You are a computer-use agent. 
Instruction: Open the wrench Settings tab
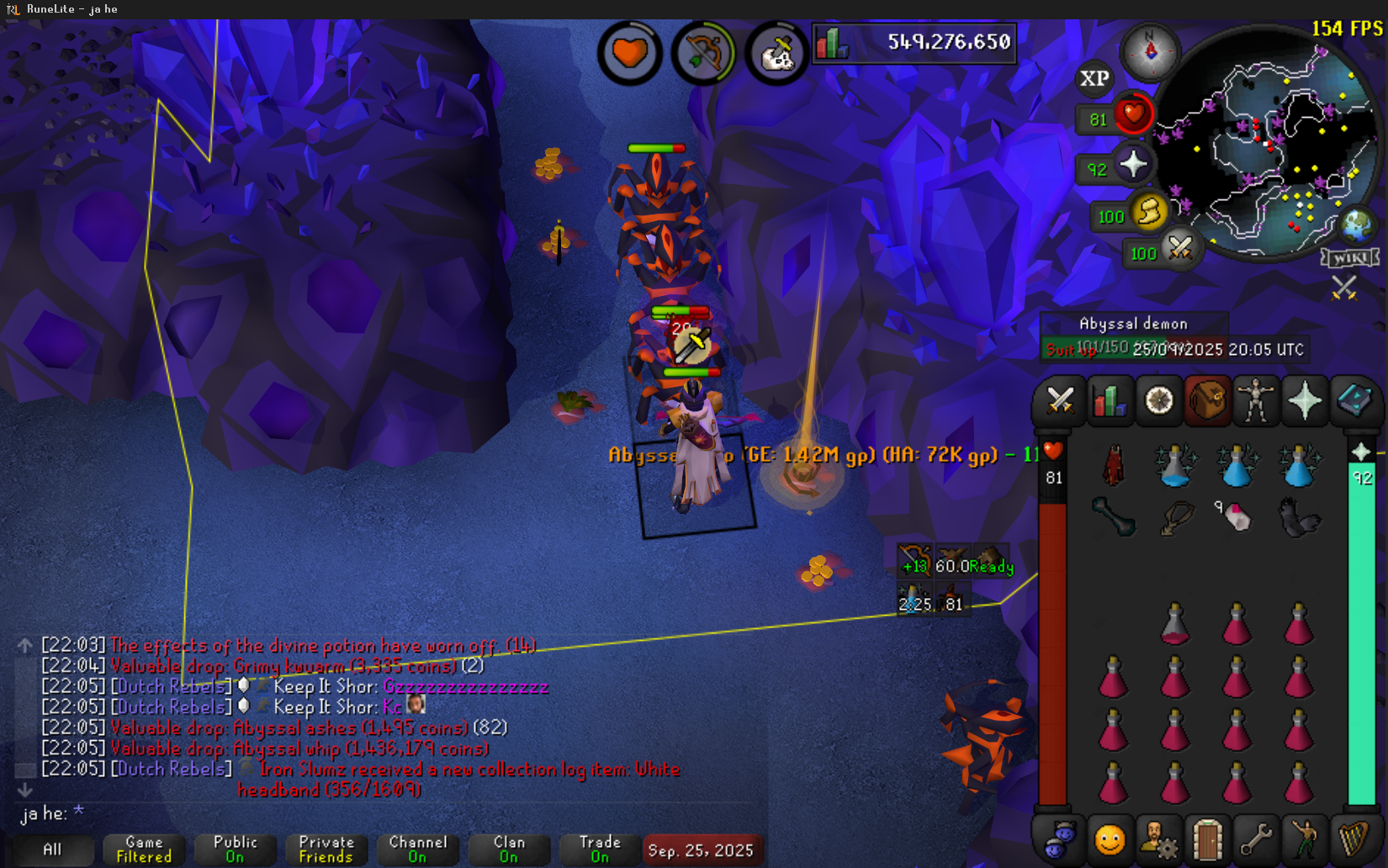[x=1256, y=839]
